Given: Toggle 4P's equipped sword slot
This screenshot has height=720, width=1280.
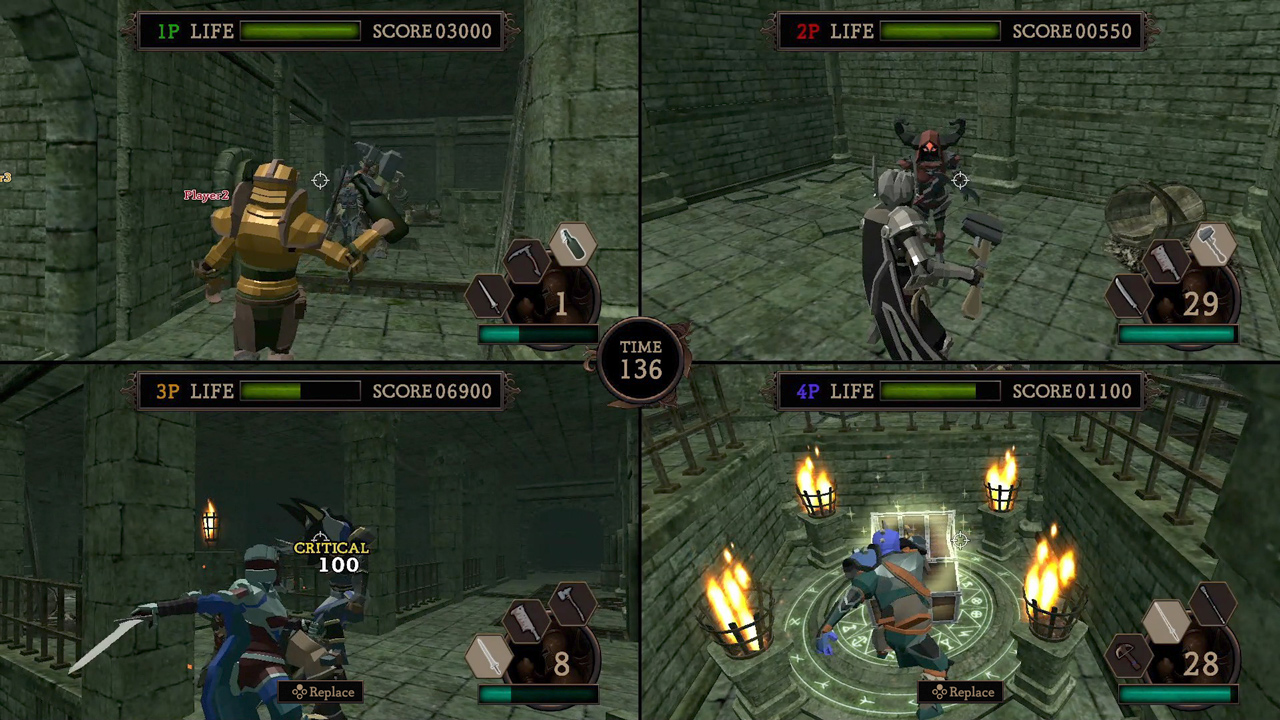Looking at the screenshot, I should pos(1165,622).
